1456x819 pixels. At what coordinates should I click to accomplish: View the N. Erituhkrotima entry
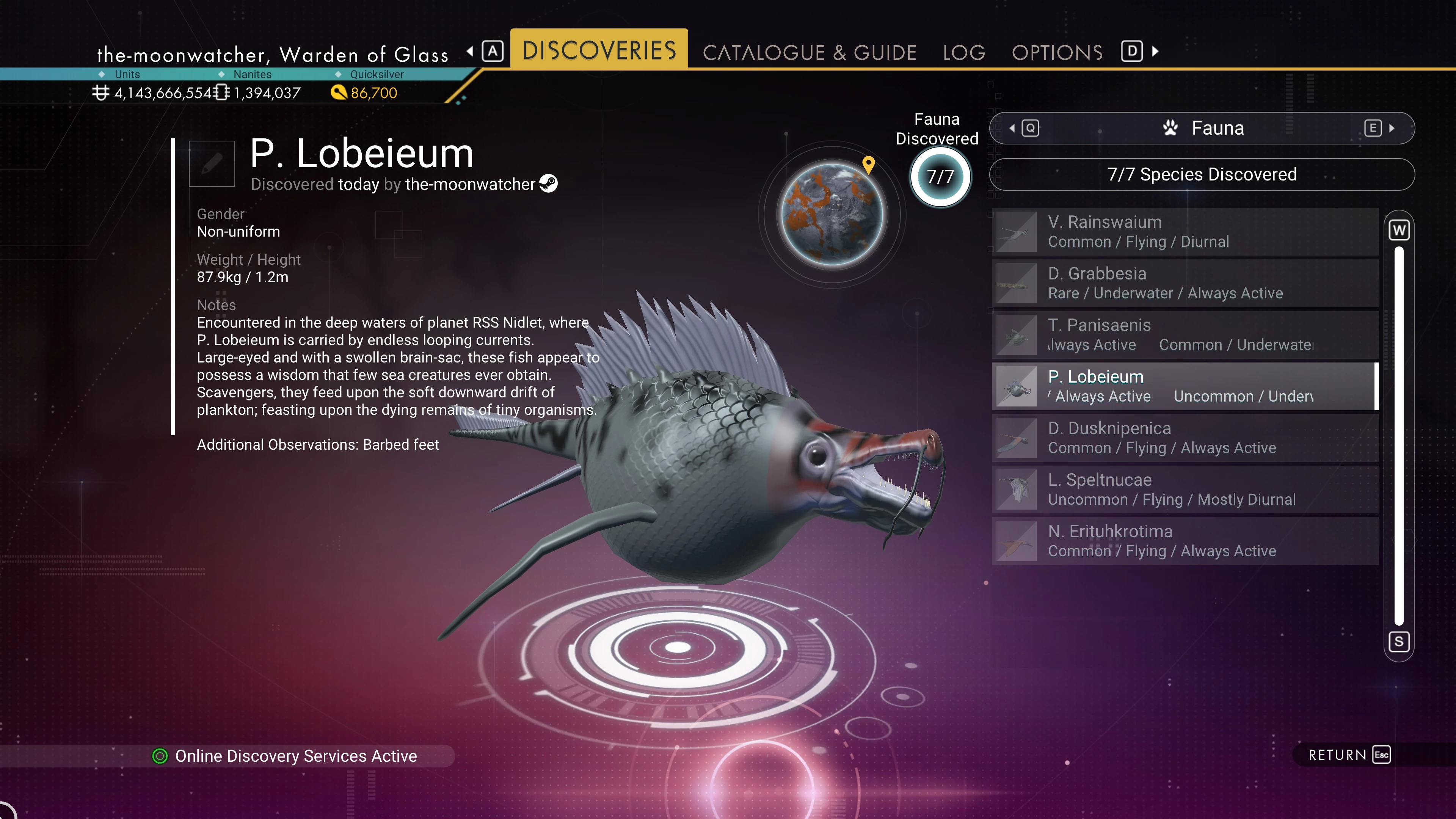tap(1185, 541)
